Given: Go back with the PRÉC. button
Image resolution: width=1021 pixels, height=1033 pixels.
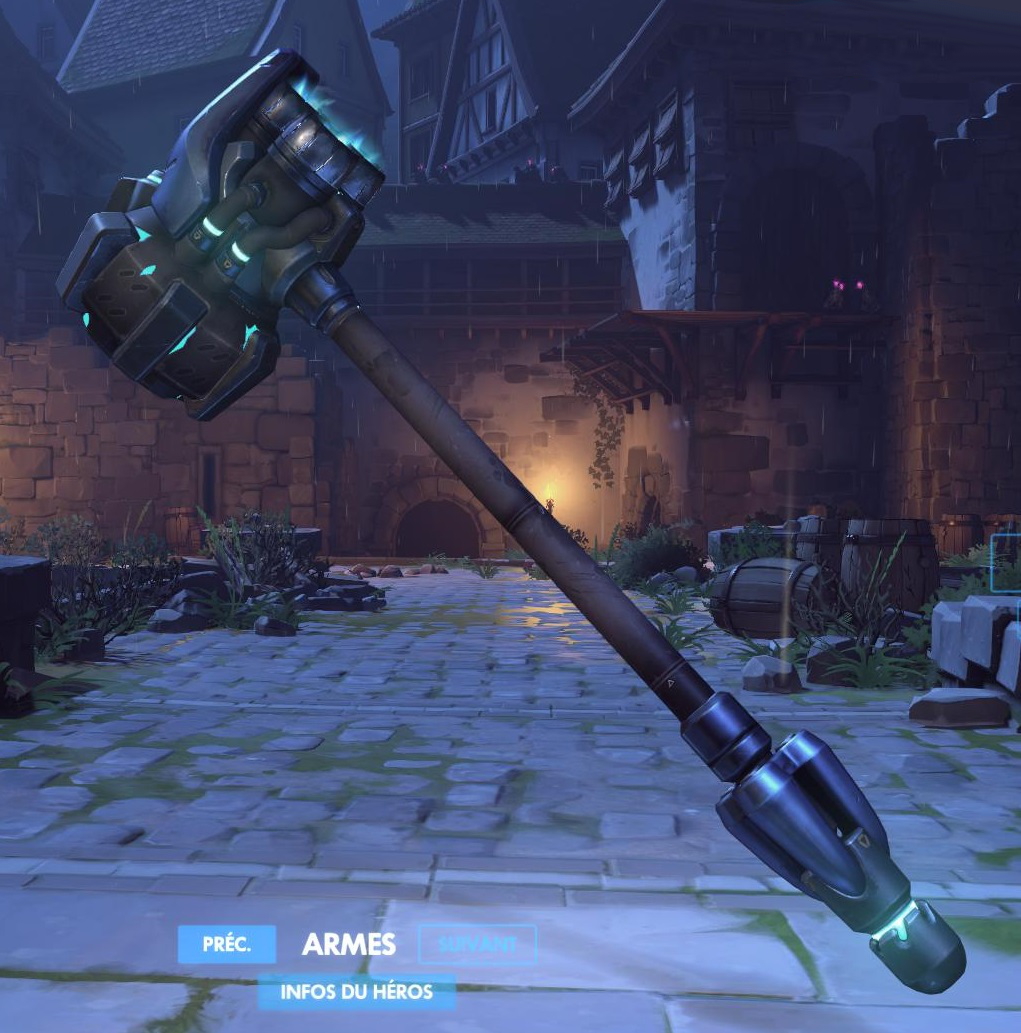Looking at the screenshot, I should click(x=226, y=944).
